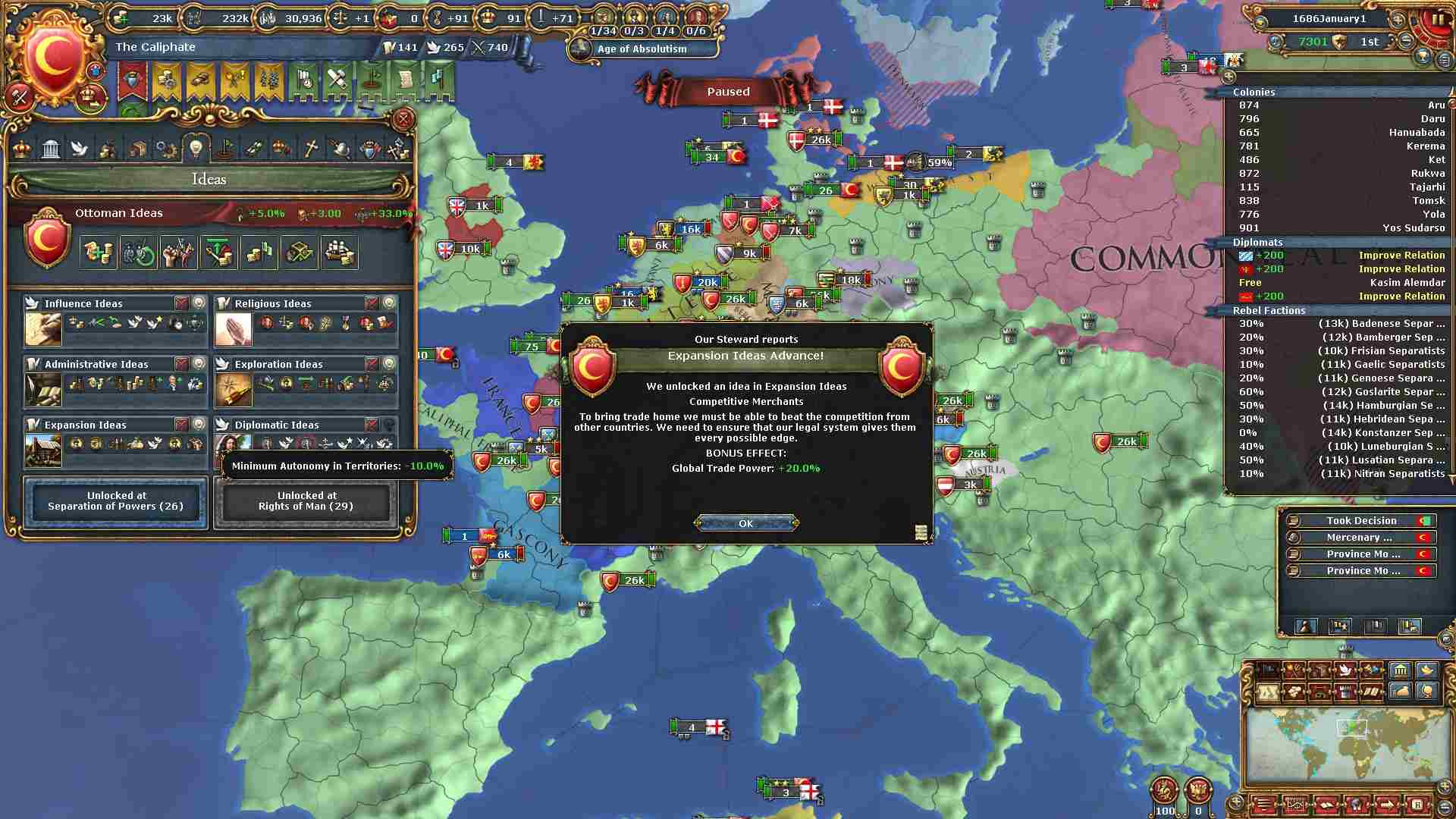Viewport: 1456px width, 819px height.
Task: Click the top Improve Relation link in Diplomats
Action: point(1401,255)
